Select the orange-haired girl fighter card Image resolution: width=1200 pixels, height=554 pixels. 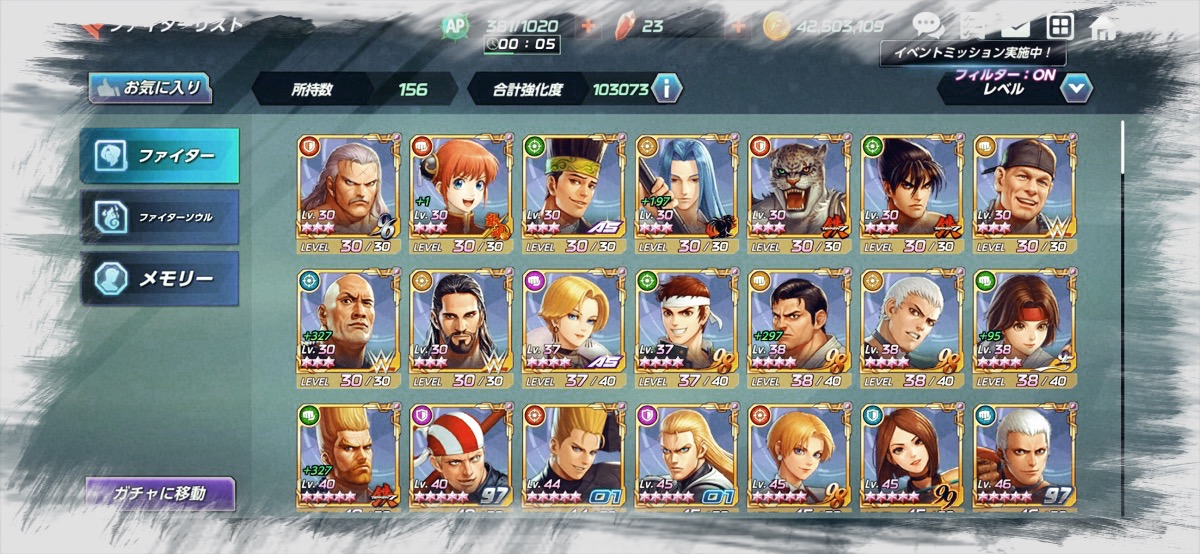click(x=461, y=194)
